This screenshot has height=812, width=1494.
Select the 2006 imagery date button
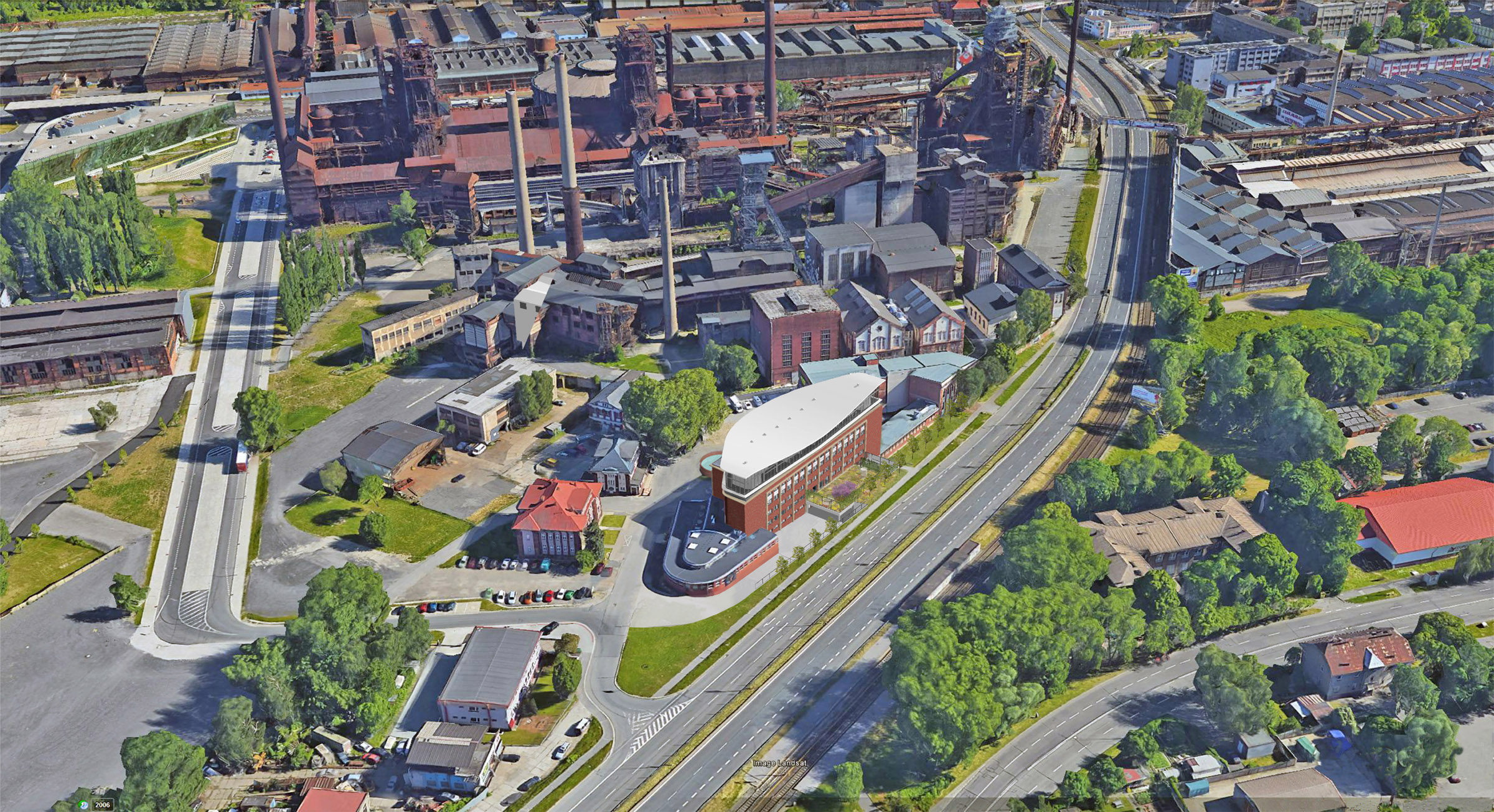(x=102, y=805)
